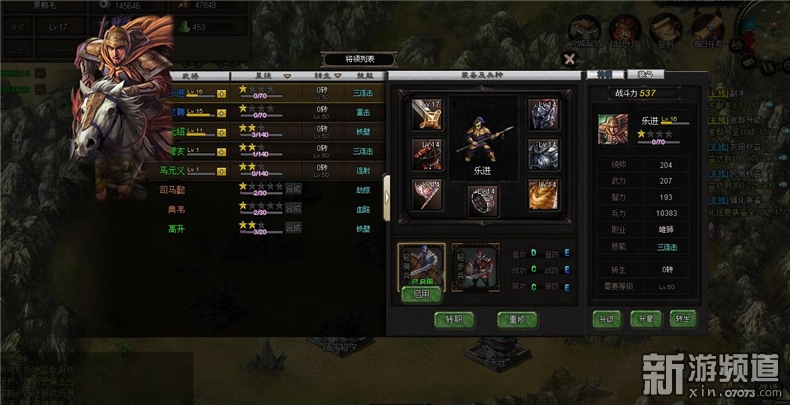Click the 转职 change class button

(455, 320)
